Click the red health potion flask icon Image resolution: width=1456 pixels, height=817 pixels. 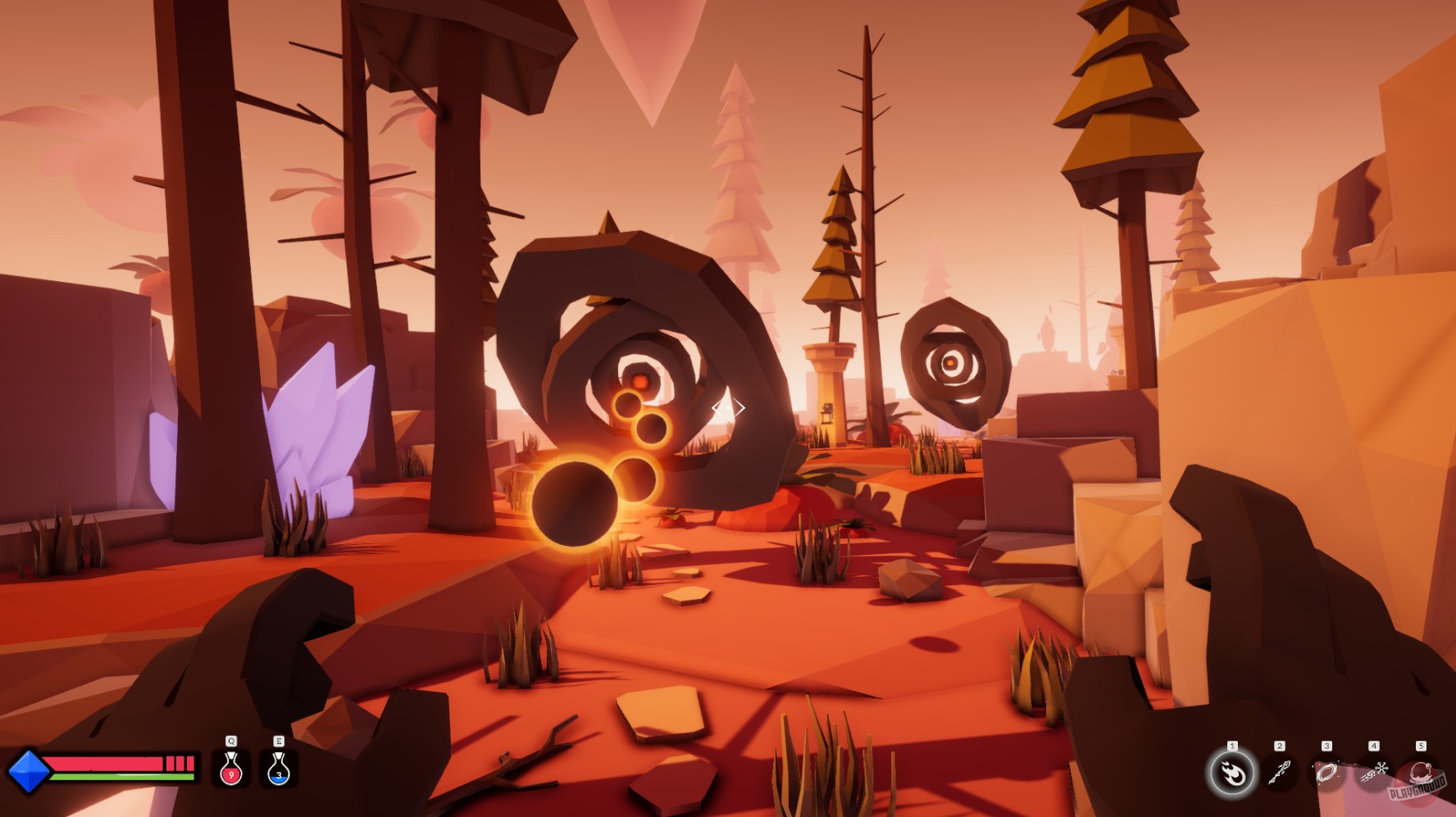coord(230,767)
